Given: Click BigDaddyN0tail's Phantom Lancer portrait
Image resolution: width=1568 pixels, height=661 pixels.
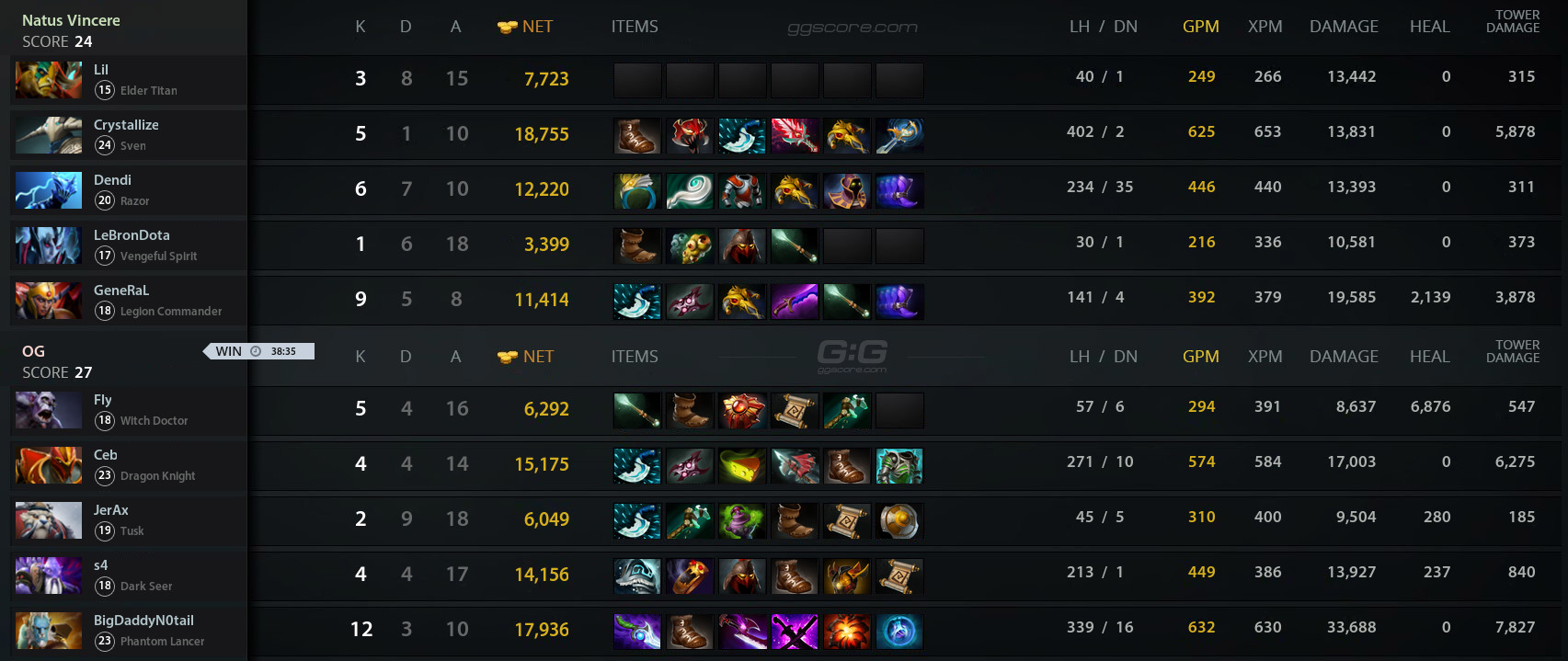Looking at the screenshot, I should pos(49,631).
